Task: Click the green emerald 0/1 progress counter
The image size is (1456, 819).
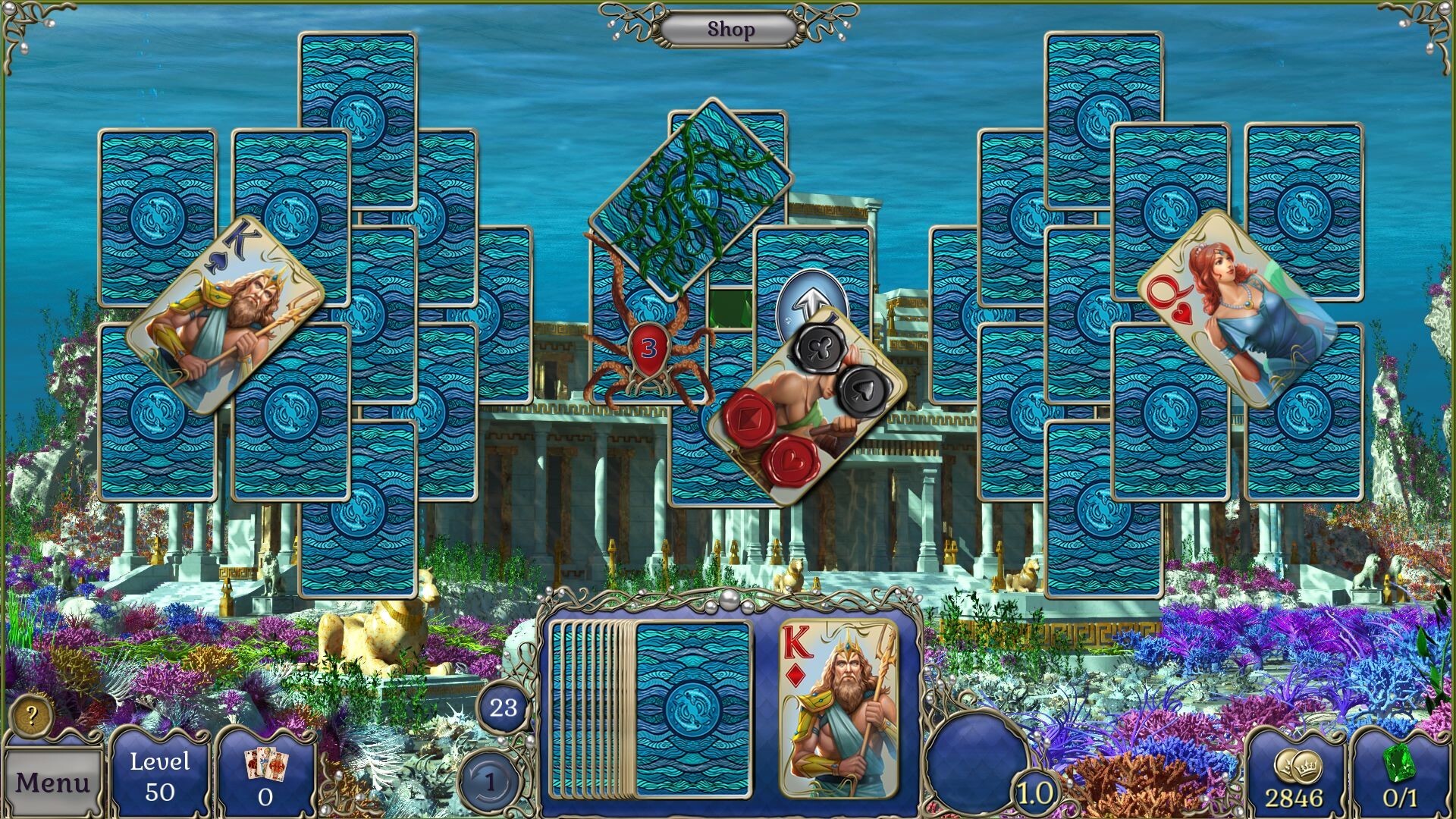Action: point(1402,770)
